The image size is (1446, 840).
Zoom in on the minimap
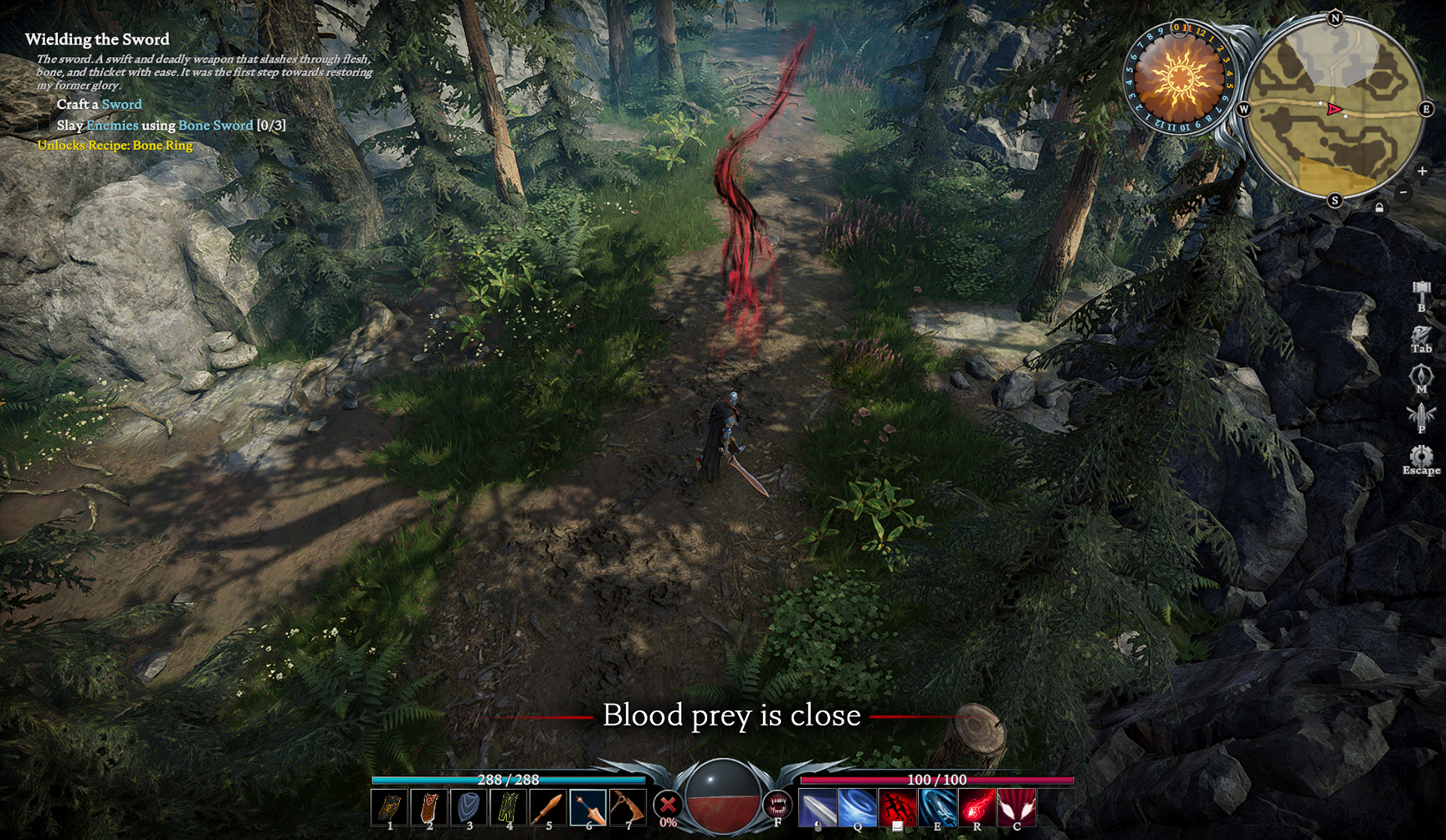point(1422,171)
